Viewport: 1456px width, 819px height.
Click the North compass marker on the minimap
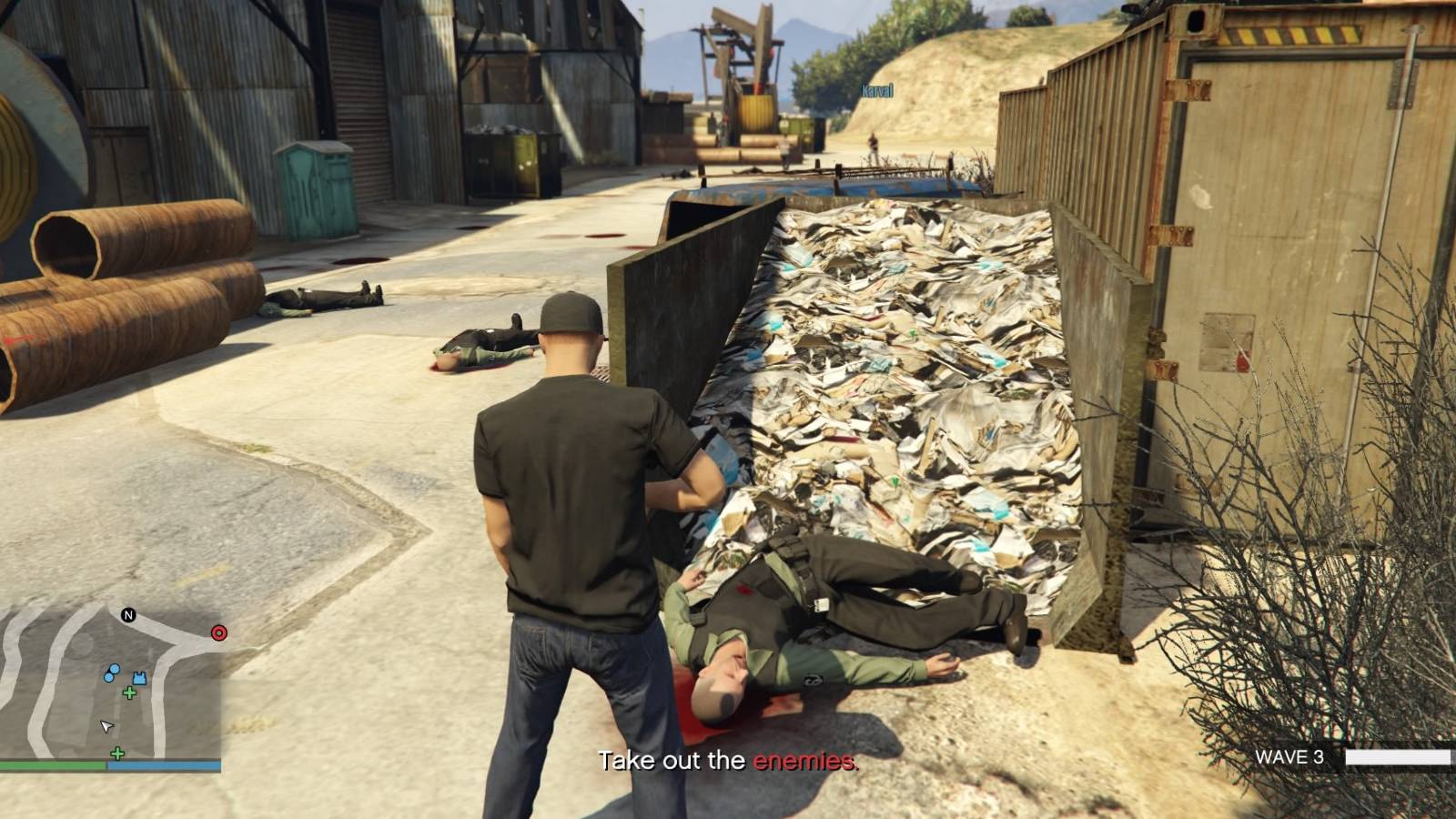point(127,614)
